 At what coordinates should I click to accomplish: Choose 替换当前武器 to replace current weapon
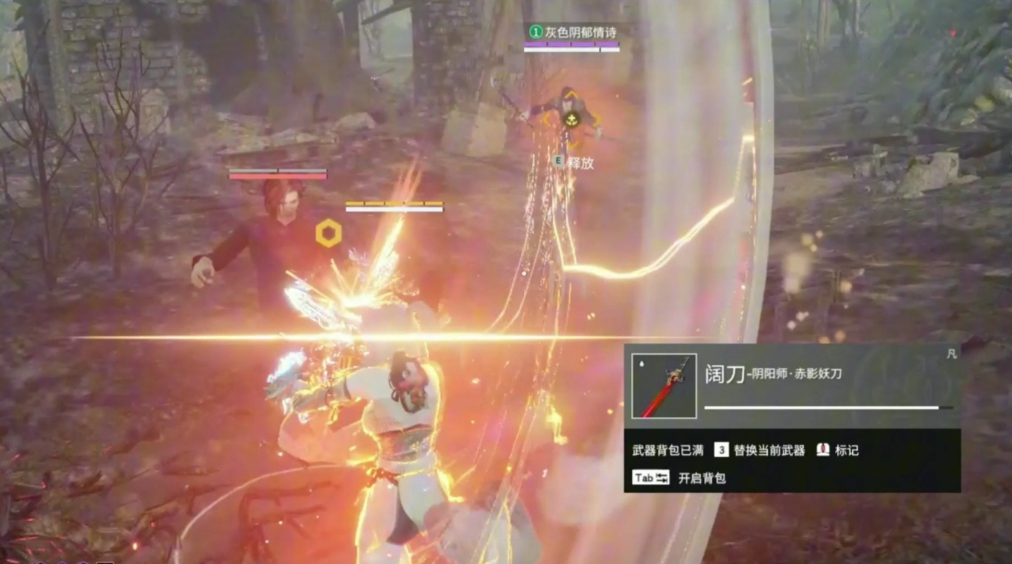tap(768, 451)
